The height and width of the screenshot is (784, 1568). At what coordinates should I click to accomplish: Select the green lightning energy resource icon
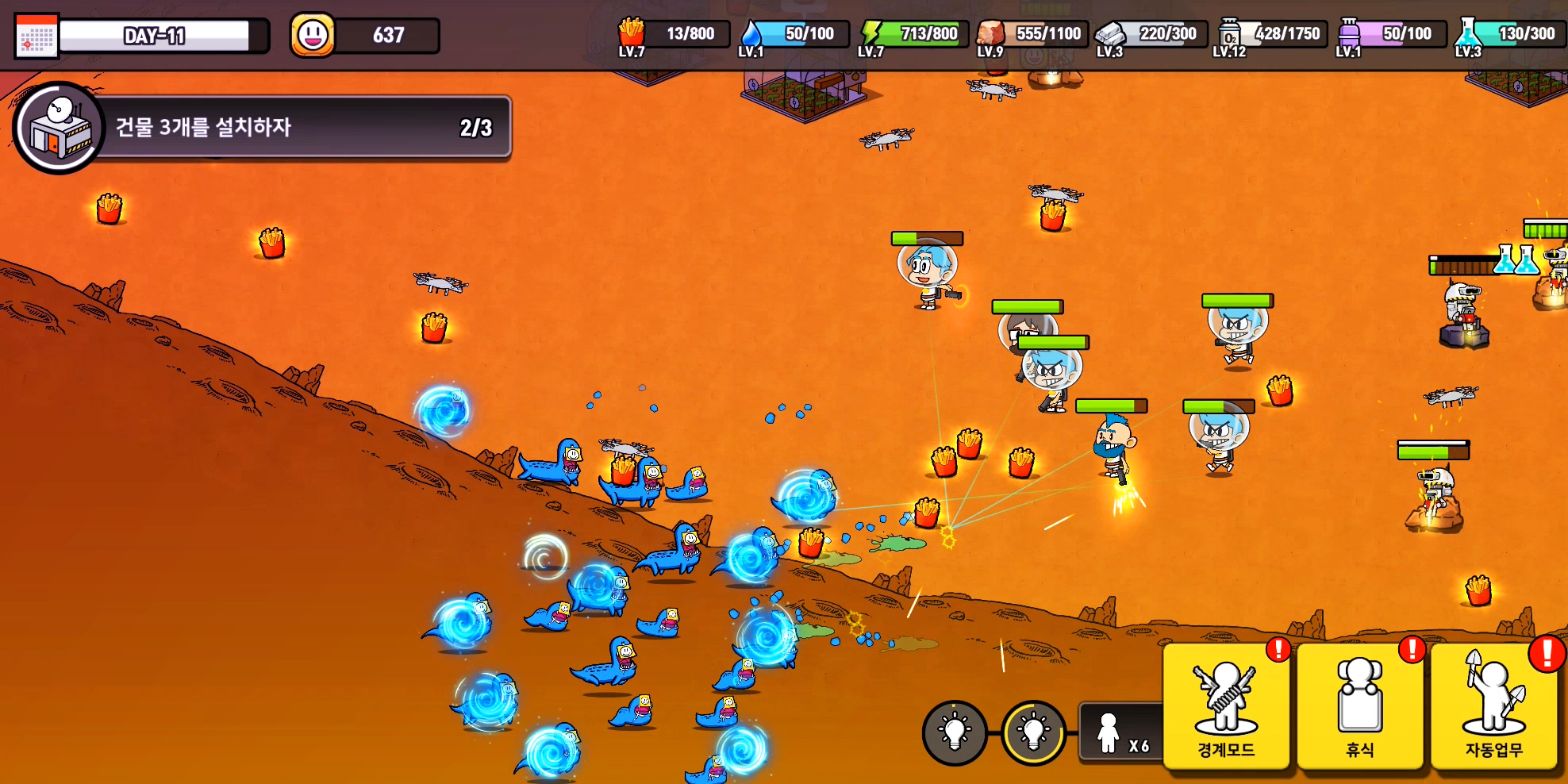[x=871, y=33]
